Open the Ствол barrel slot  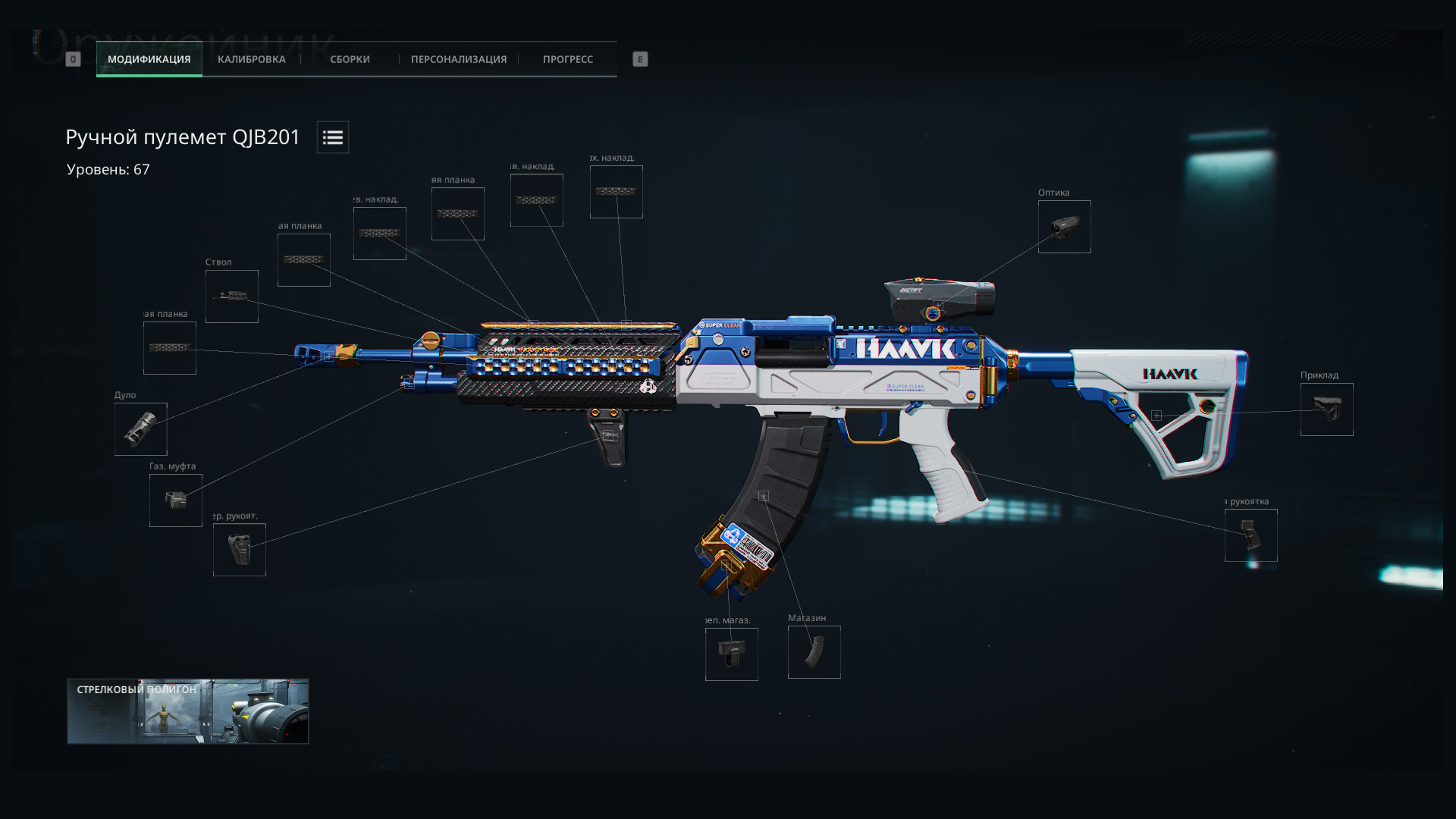[x=231, y=297]
